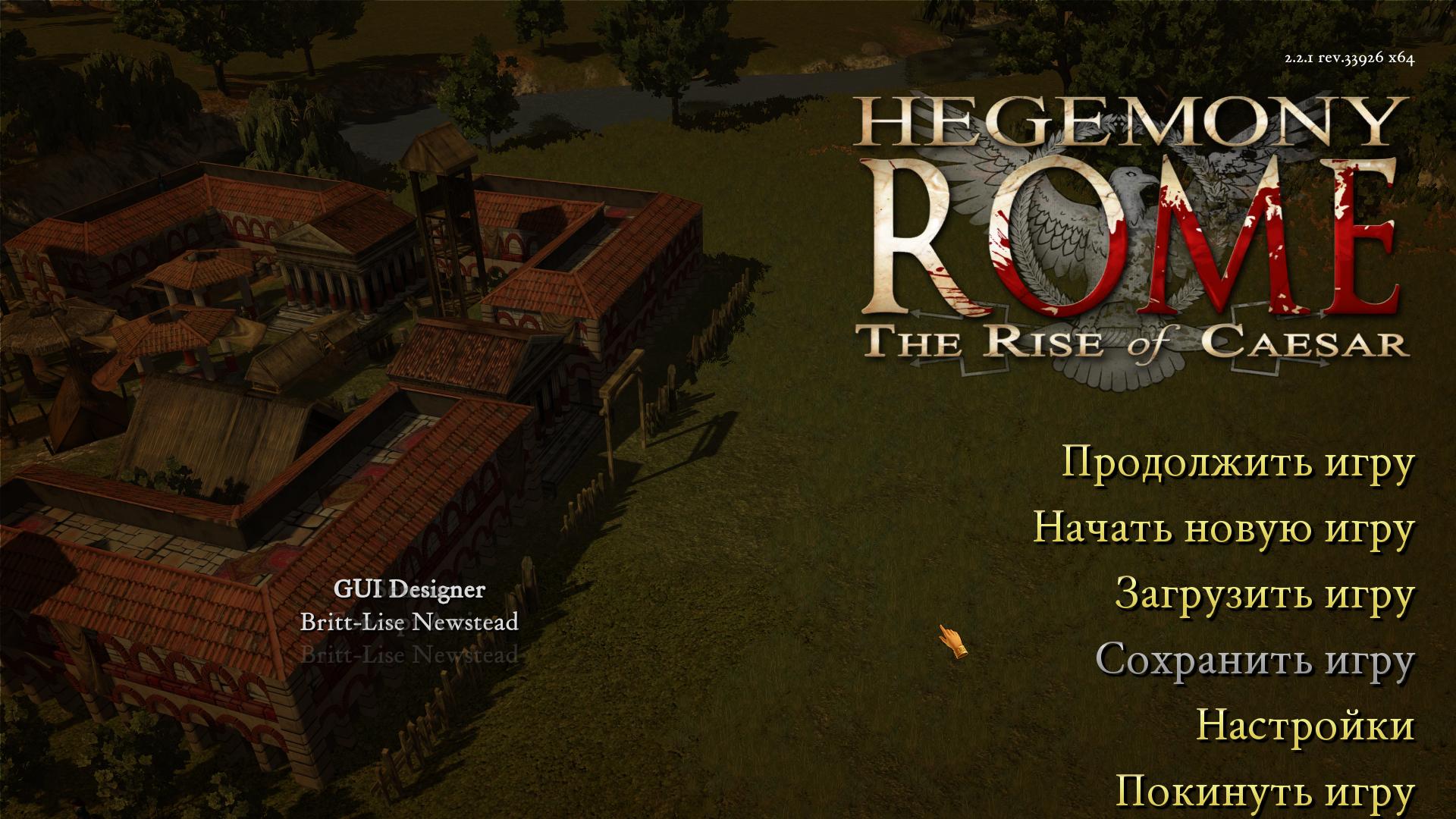Select "Продолжить игру" to continue the game
Screen dimensions: 1456x819
pyautogui.click(x=1238, y=462)
